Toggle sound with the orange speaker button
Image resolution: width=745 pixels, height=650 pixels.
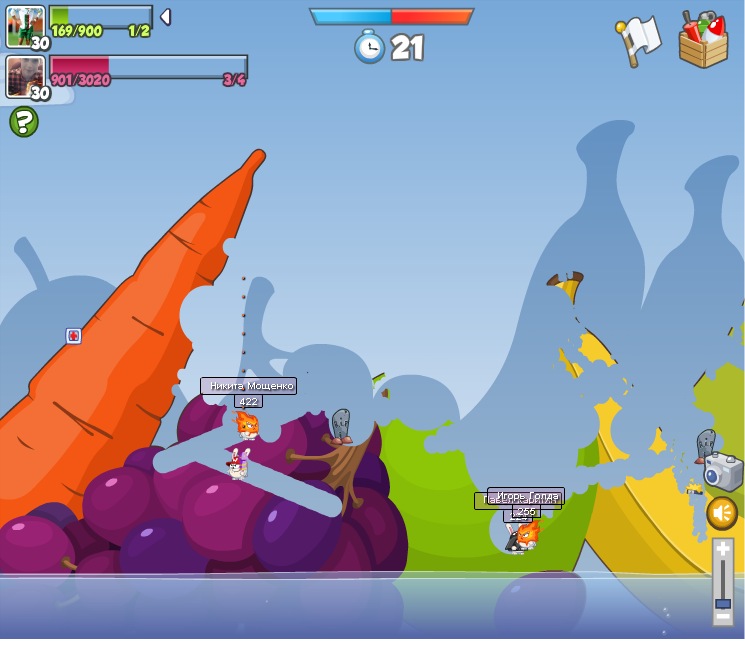(x=722, y=514)
